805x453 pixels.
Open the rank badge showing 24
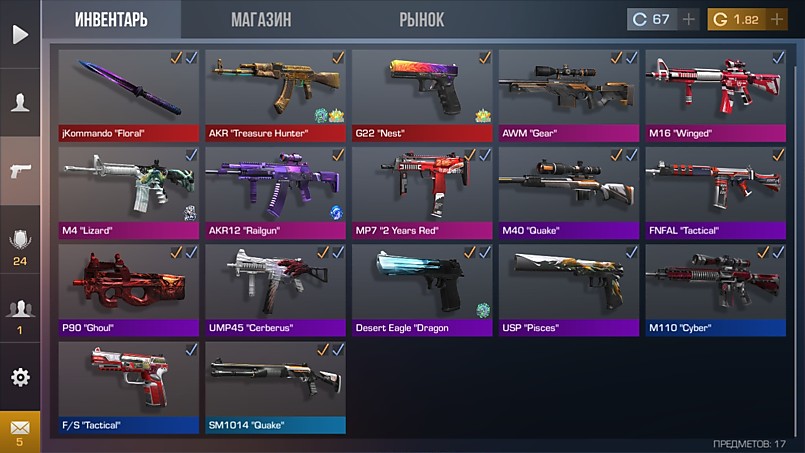pos(20,245)
